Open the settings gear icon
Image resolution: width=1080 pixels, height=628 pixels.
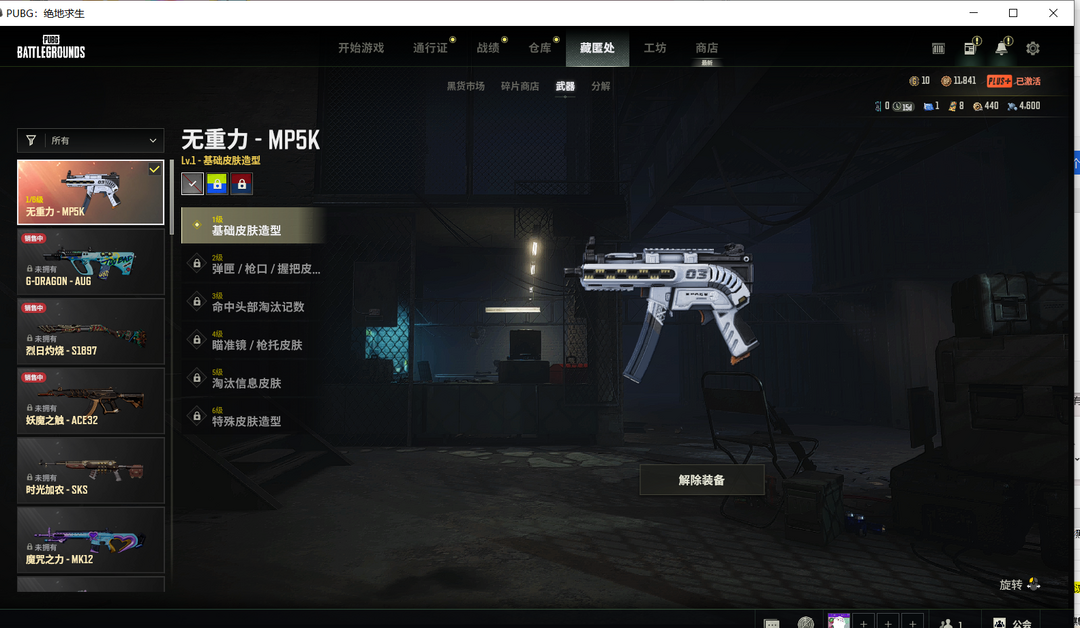point(1033,48)
